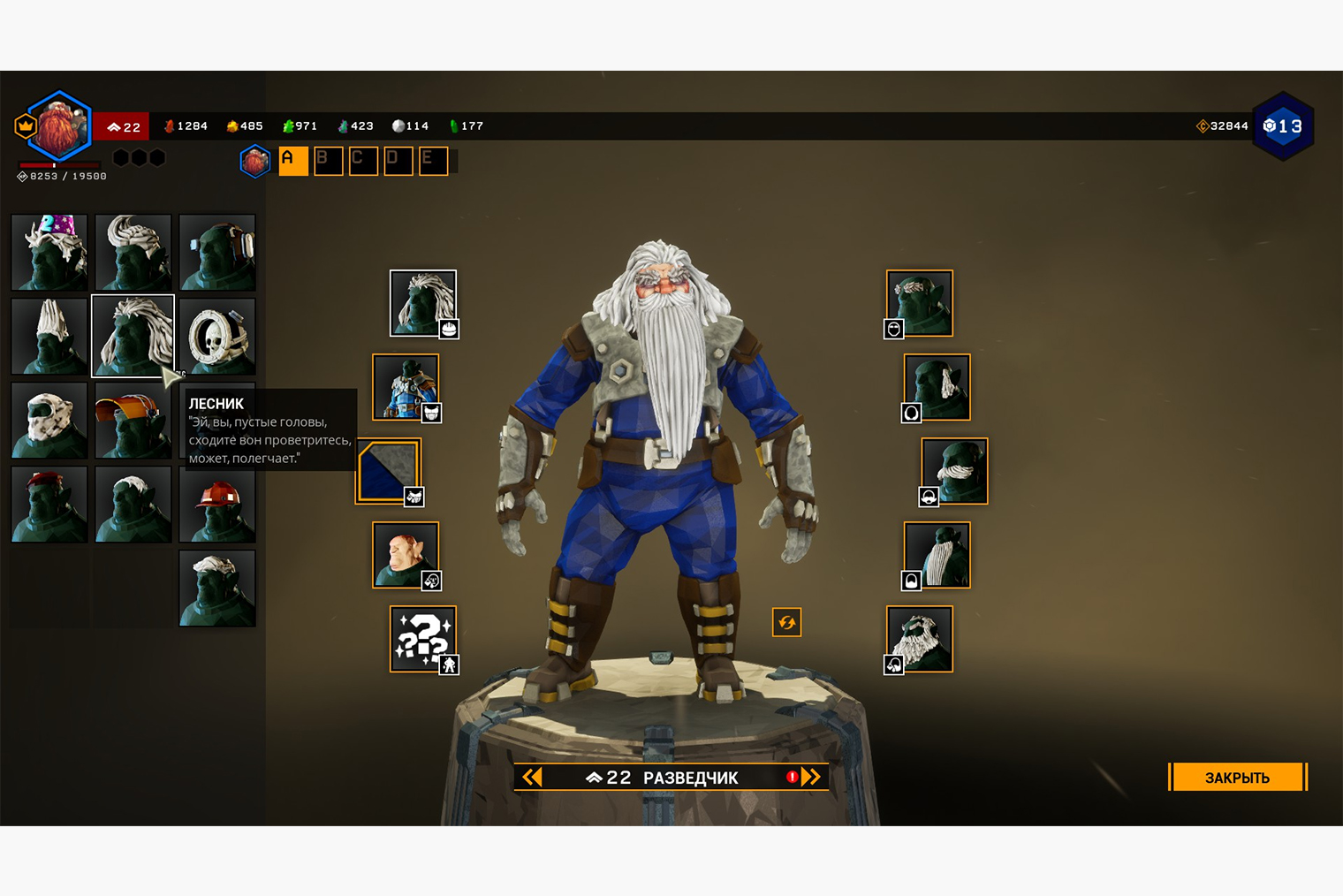Switch to loadout C
1343x896 pixels.
tap(363, 161)
